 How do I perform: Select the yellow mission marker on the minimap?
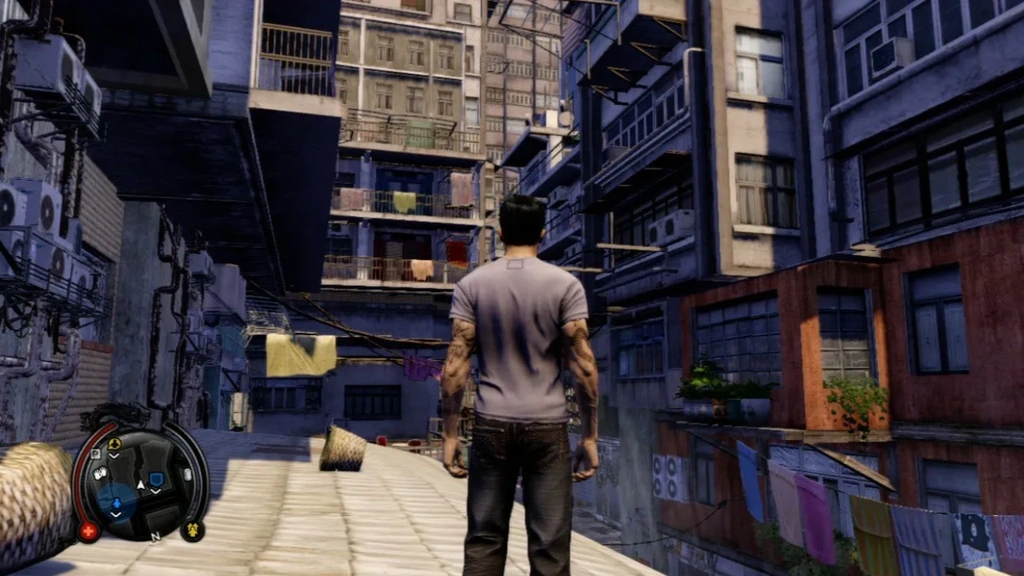[115, 444]
